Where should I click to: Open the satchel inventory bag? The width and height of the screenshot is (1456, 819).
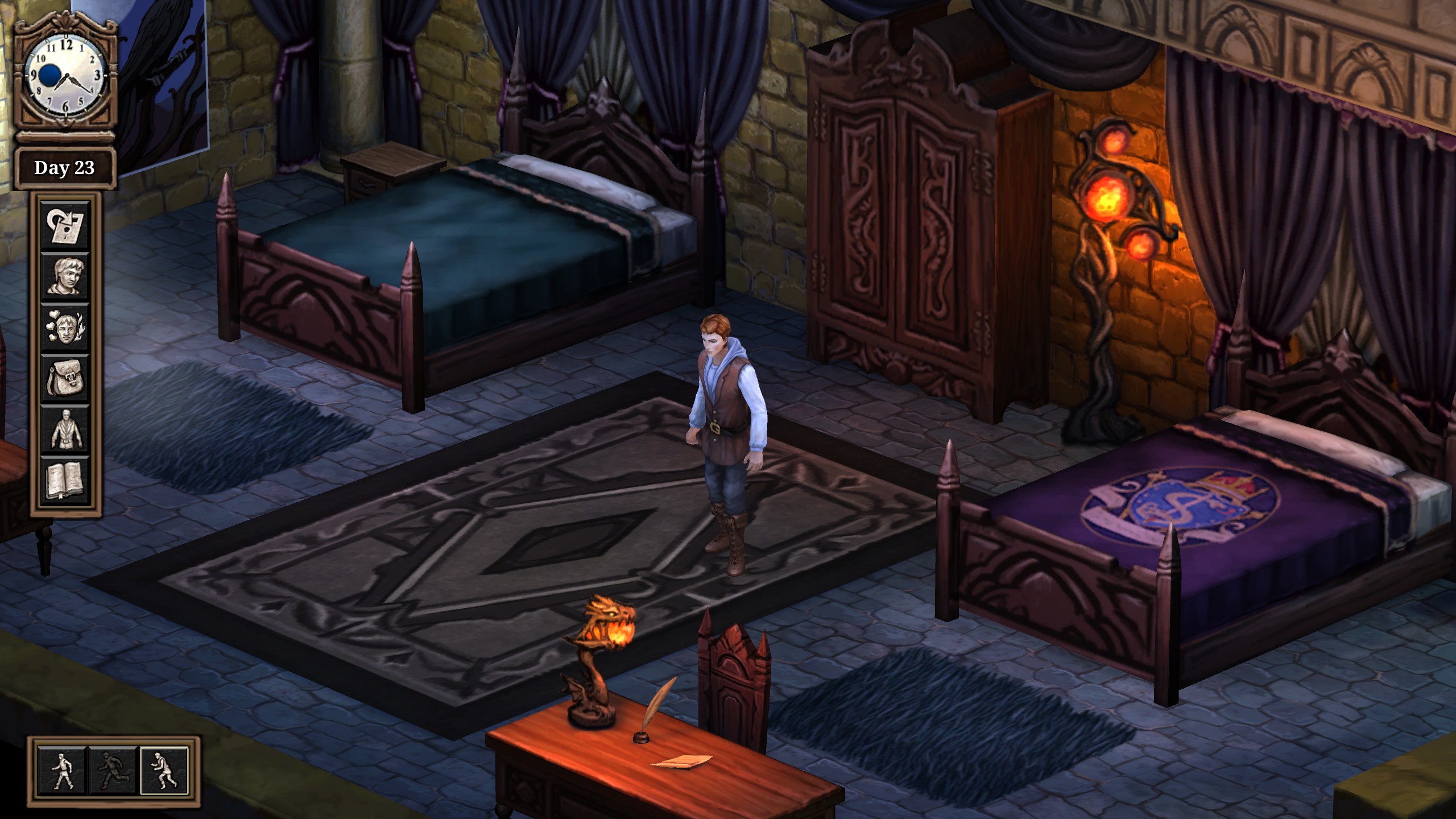[x=65, y=378]
